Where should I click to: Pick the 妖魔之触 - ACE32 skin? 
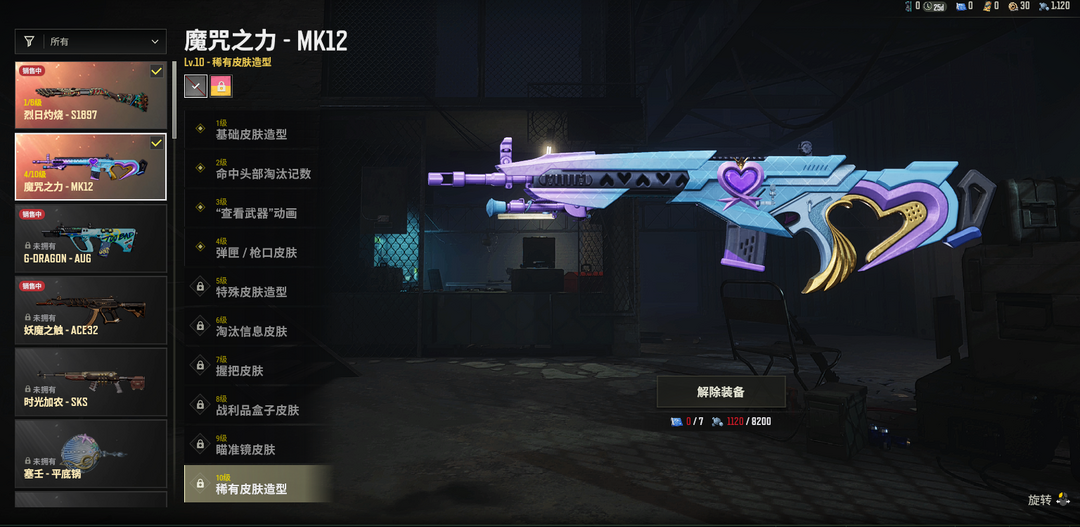(91, 309)
